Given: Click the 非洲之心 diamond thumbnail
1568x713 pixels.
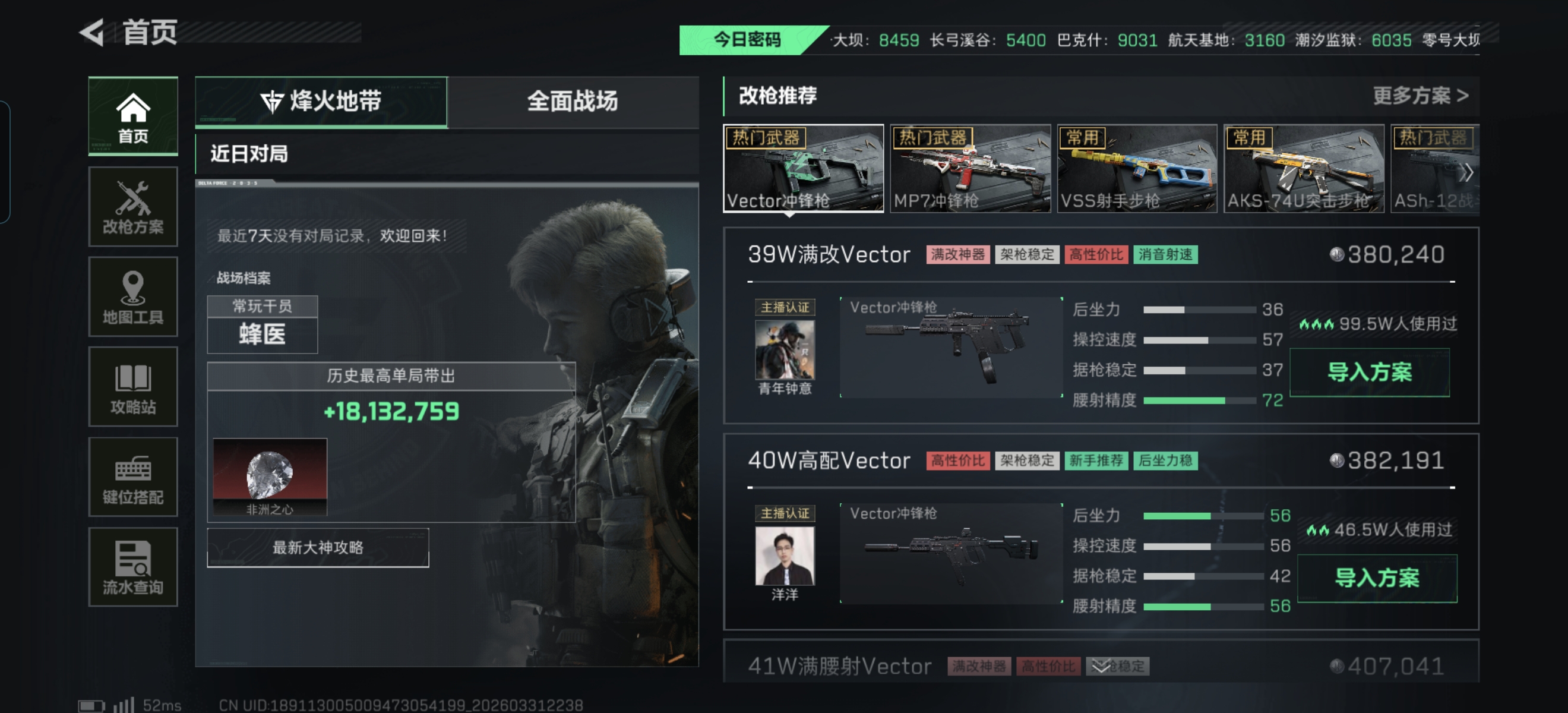Looking at the screenshot, I should pos(270,477).
